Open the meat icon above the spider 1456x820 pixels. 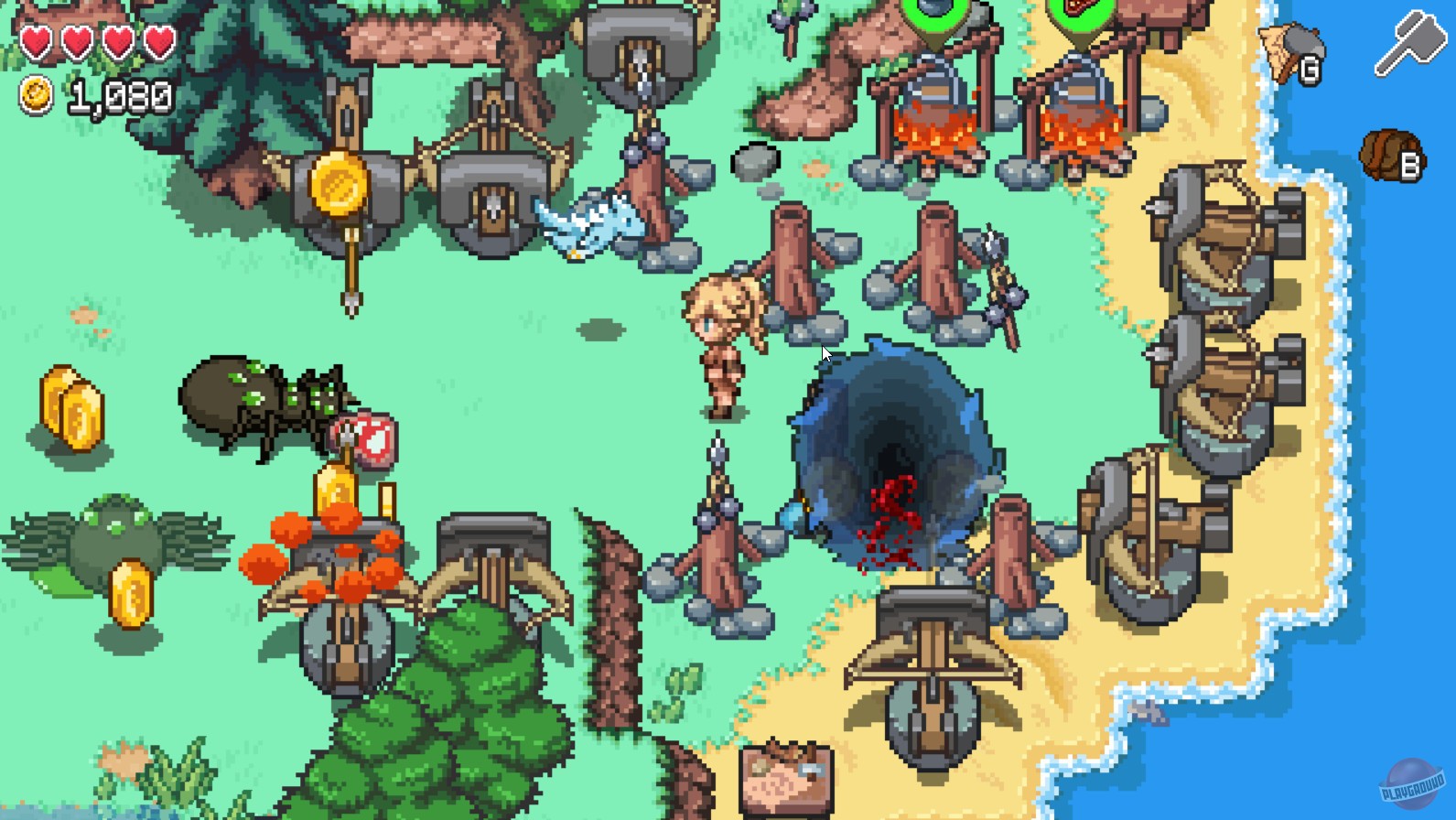pyautogui.click(x=364, y=441)
